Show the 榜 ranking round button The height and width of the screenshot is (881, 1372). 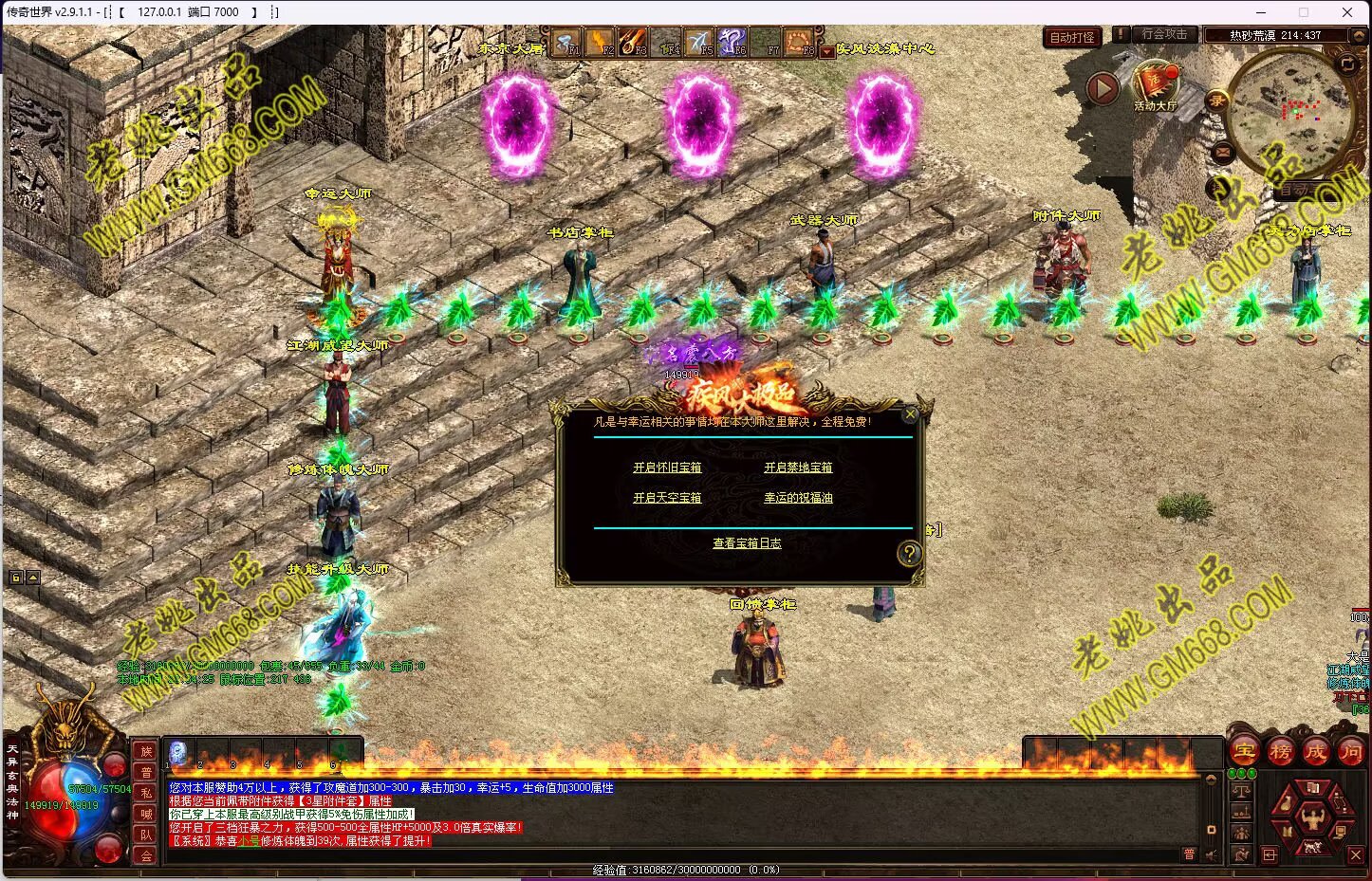point(1280,752)
